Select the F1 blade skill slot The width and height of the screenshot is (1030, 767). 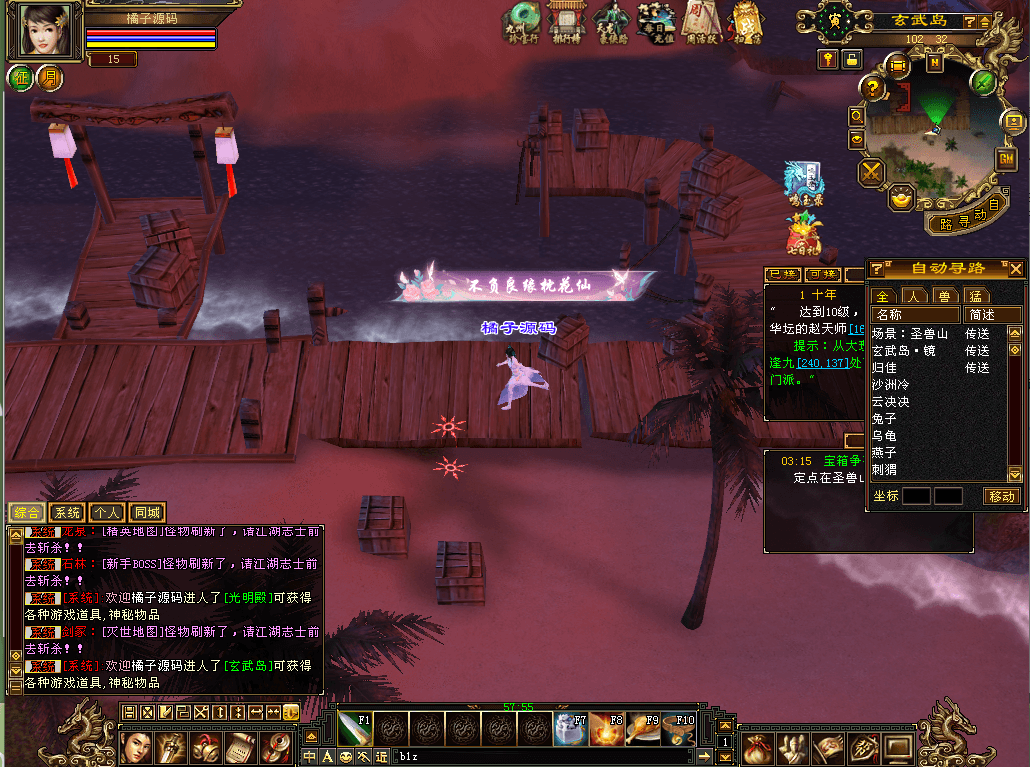354,729
